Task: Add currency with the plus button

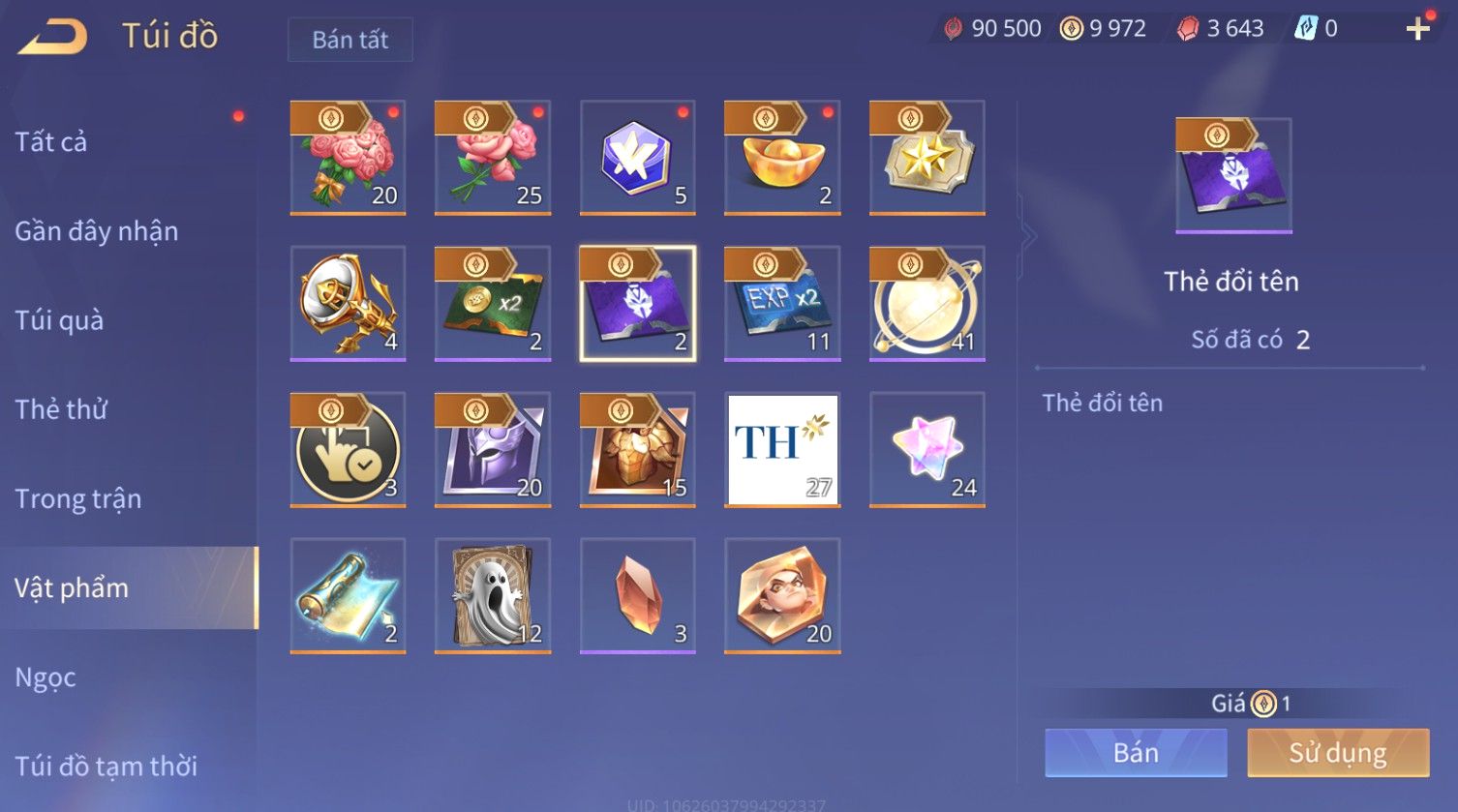Action: 1417,29
